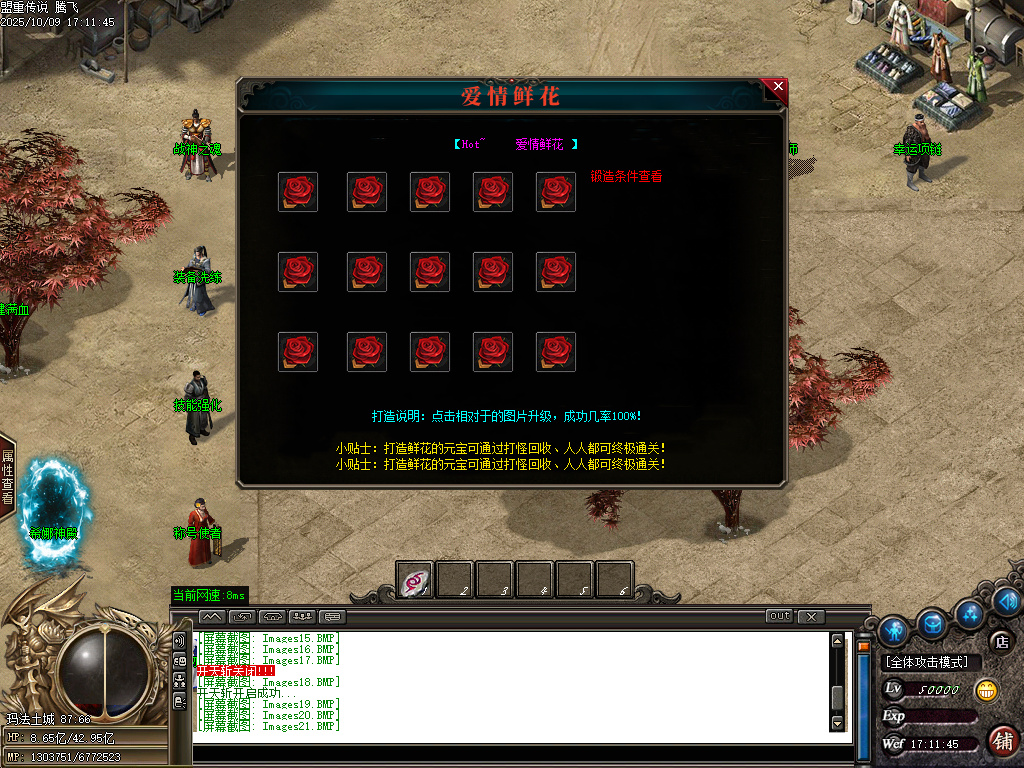Open the blue character figure icon
Screen dimensions: 1024x768
click(x=894, y=629)
